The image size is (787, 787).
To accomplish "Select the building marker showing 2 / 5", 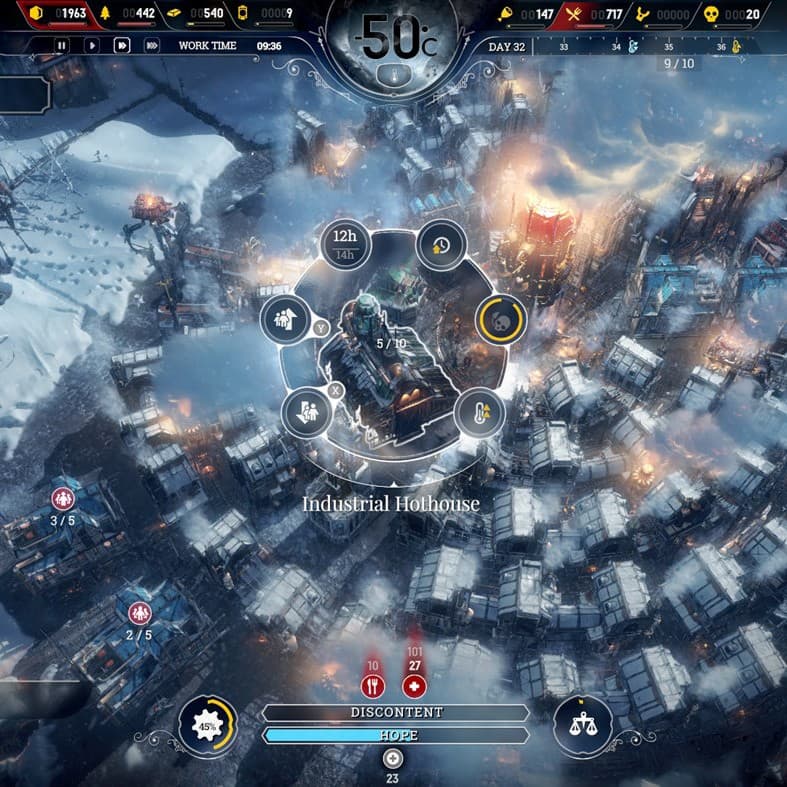I will click(139, 613).
